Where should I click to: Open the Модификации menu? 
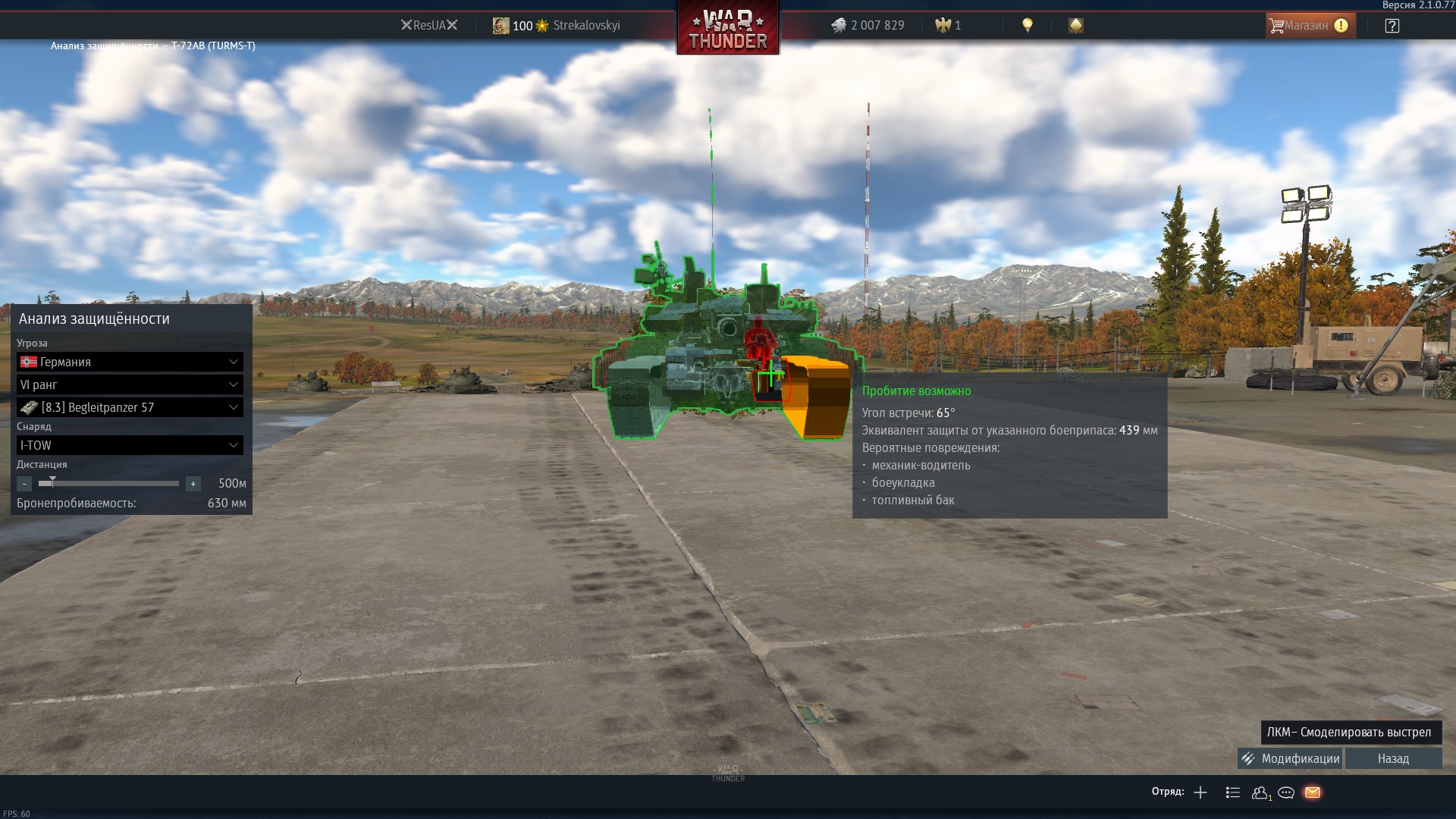(1290, 758)
